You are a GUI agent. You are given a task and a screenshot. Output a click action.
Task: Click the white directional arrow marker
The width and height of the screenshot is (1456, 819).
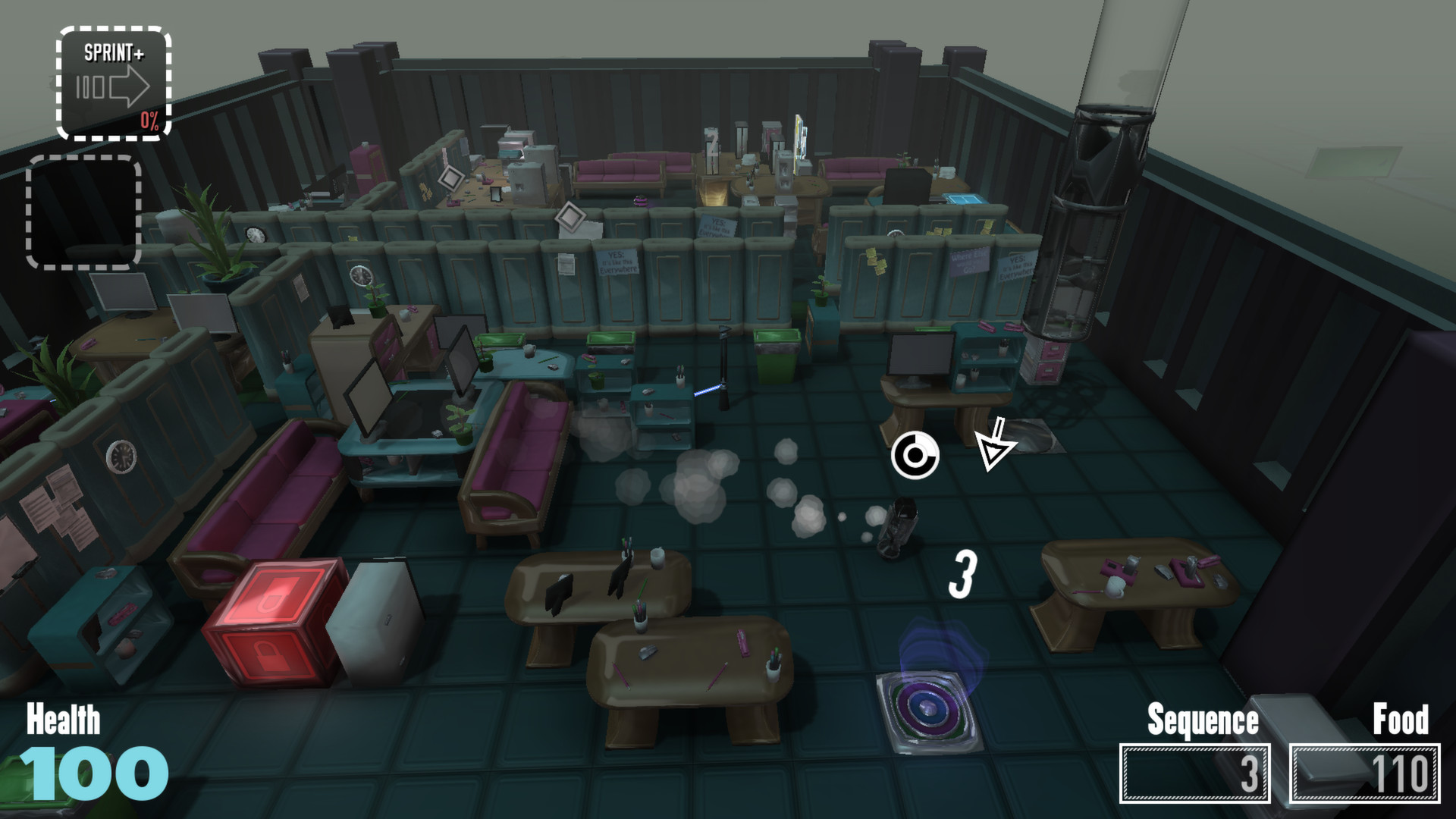pos(994,447)
